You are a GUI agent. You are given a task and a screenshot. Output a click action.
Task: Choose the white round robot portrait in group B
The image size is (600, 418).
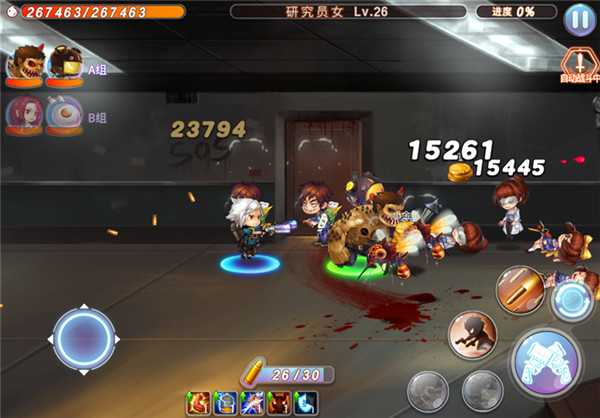63,114
